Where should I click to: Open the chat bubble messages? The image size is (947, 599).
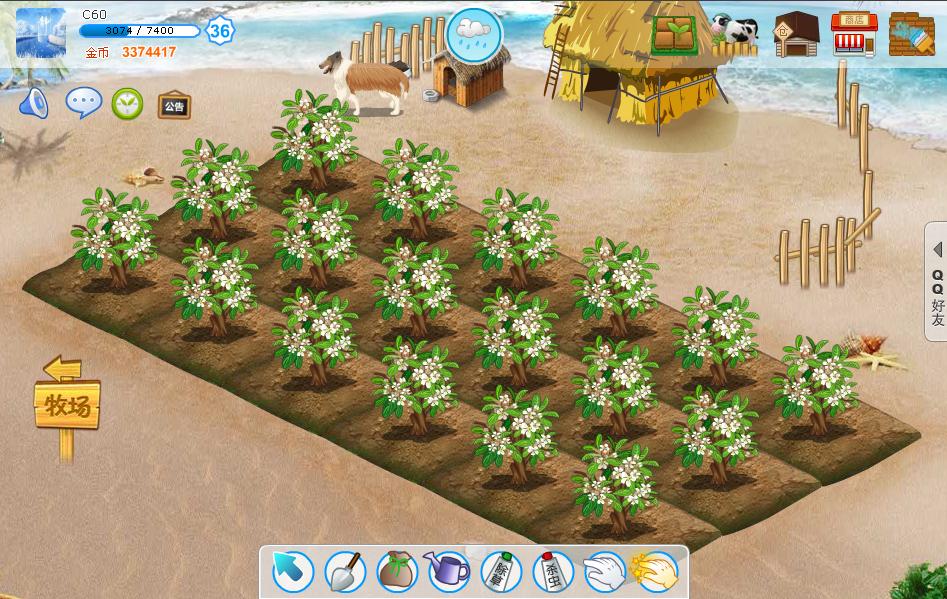[83, 102]
